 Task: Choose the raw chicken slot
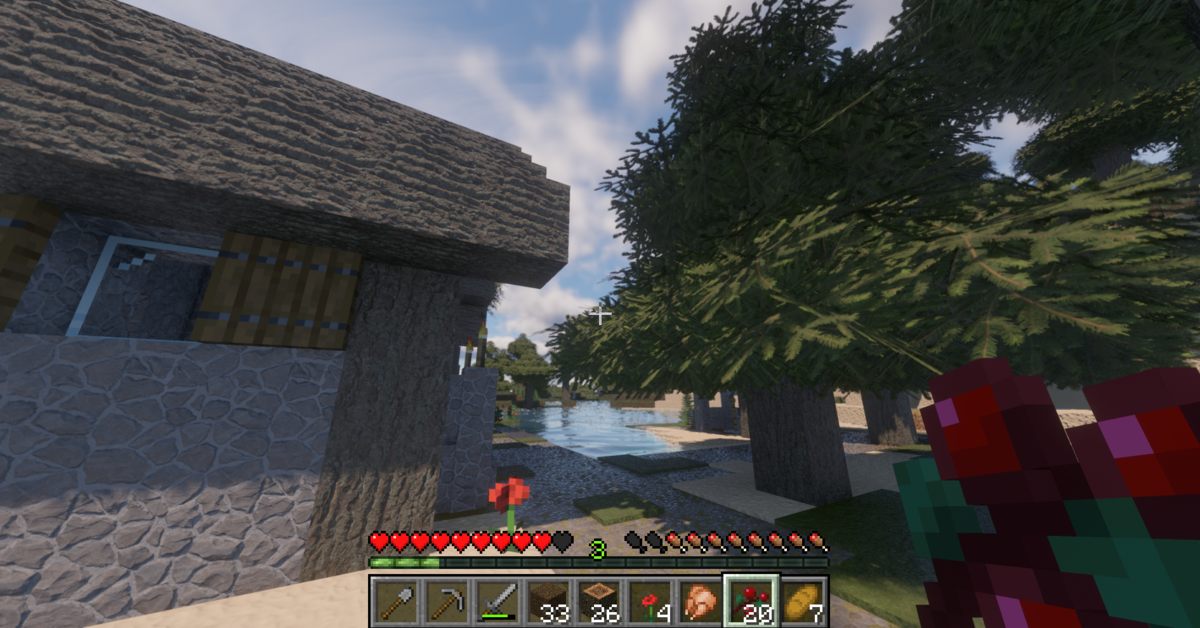coord(700,602)
